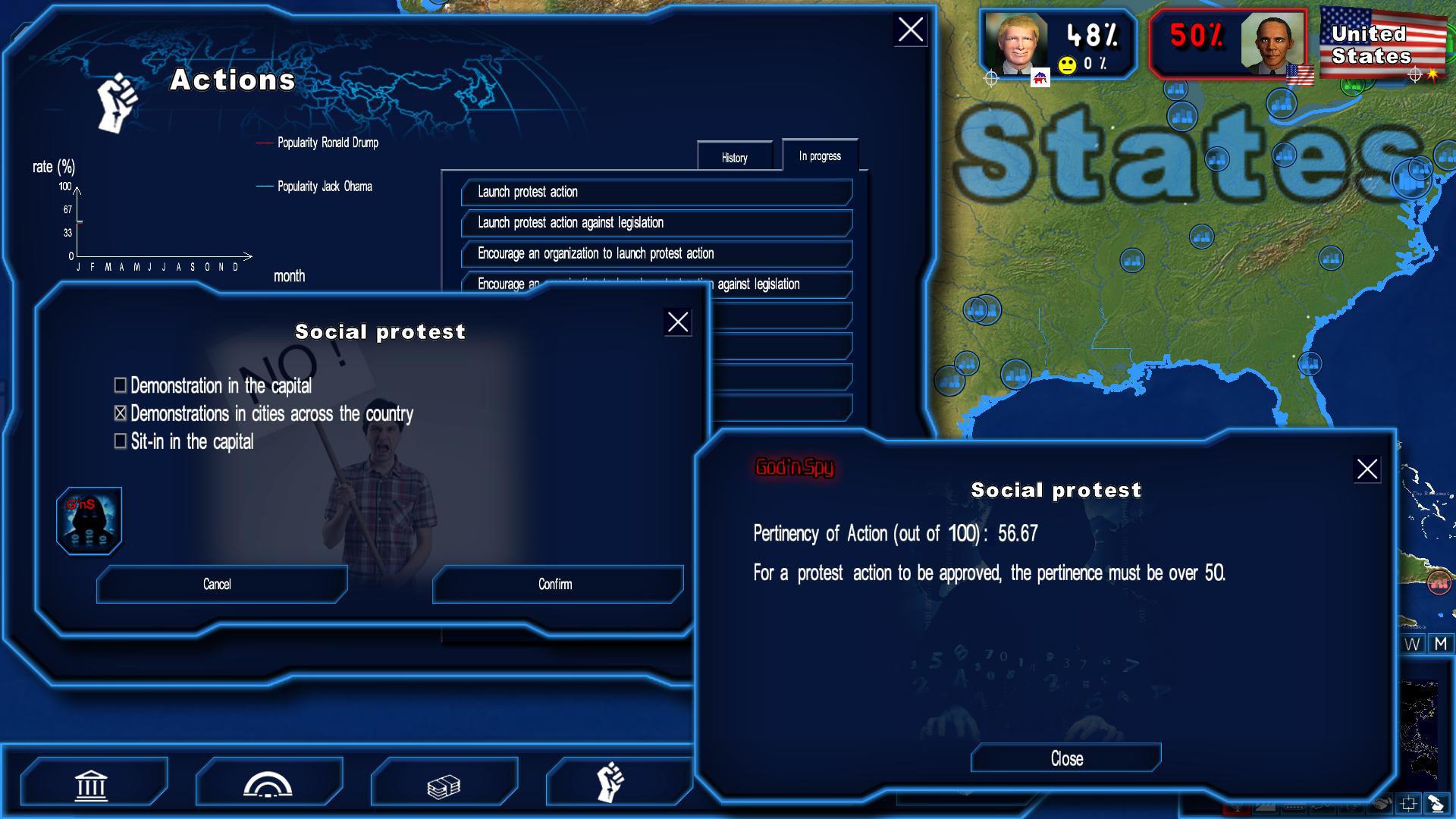
Task: Uncheck Demonstrations in cities across the country
Action: [119, 414]
